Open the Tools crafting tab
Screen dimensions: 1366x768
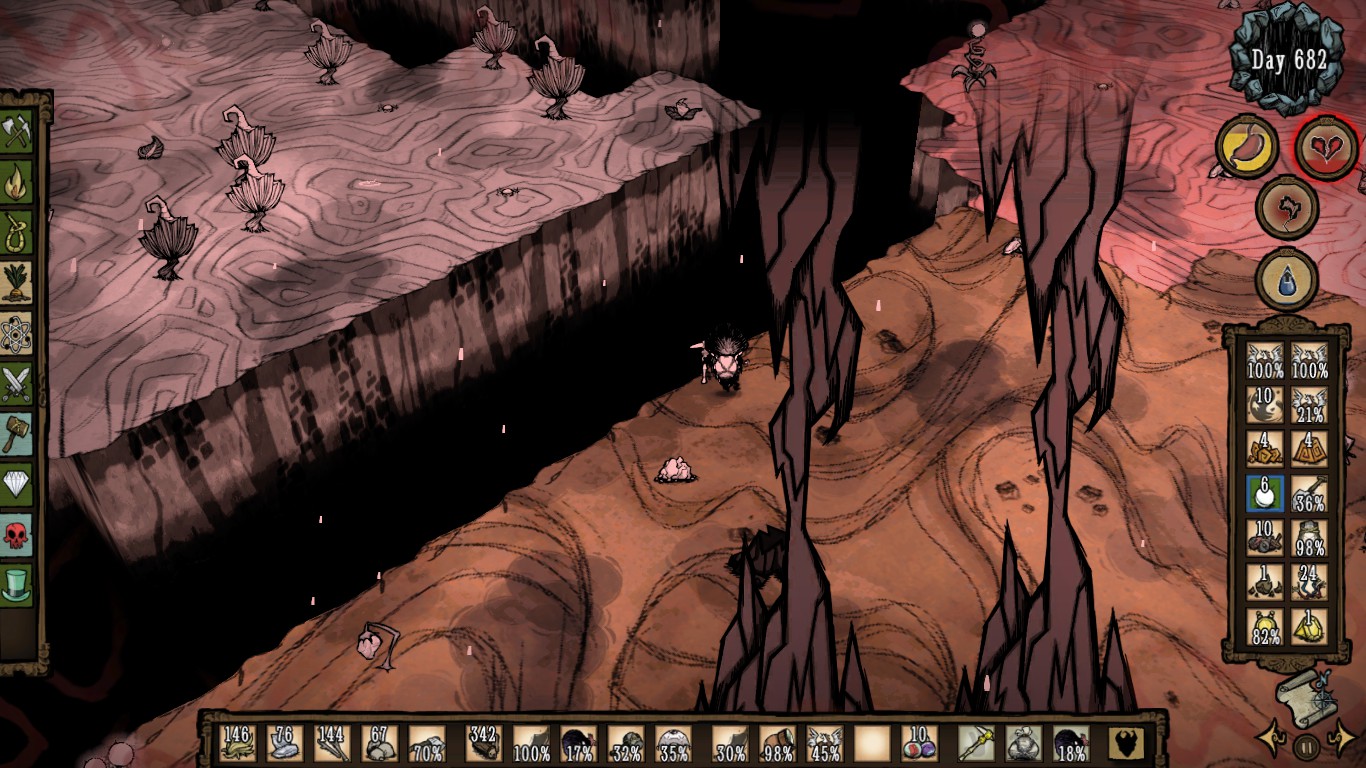tap(17, 133)
